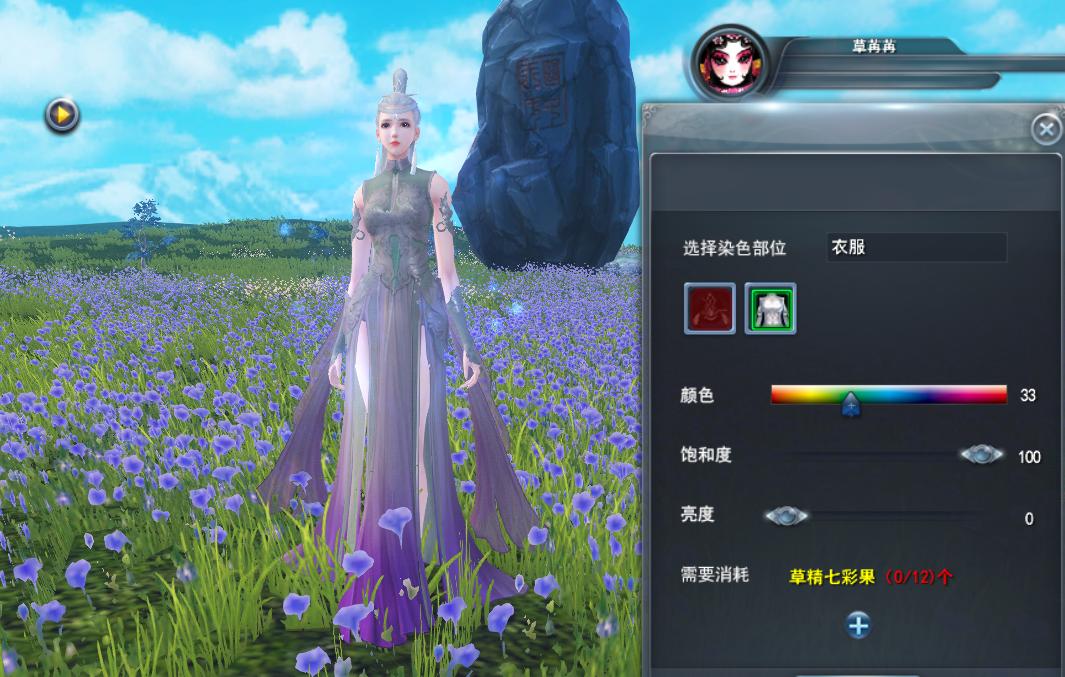Select the red outfit icon
The height and width of the screenshot is (677, 1065).
click(x=710, y=308)
